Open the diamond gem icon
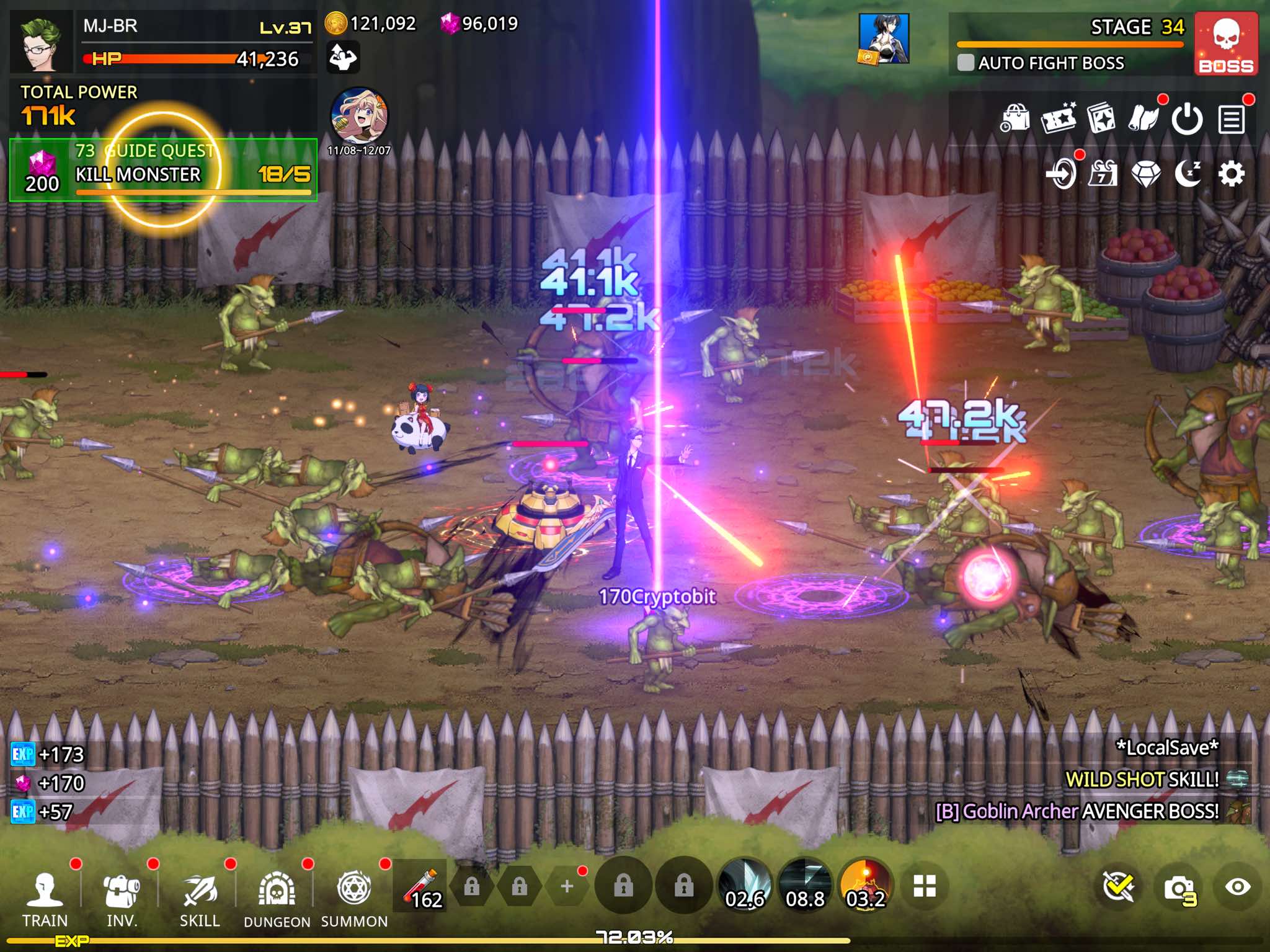The width and height of the screenshot is (1270, 952). click(1145, 174)
